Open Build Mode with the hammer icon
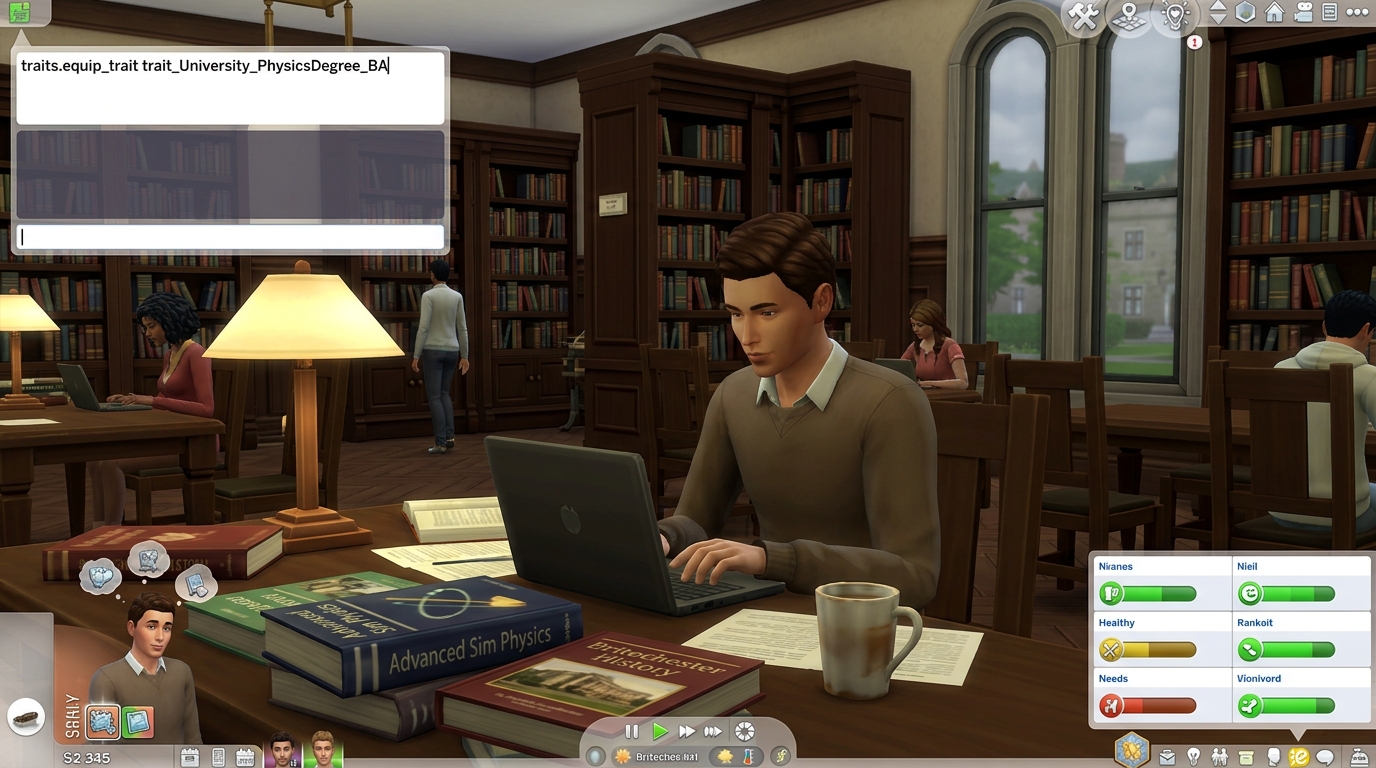1376x768 pixels. [1083, 15]
